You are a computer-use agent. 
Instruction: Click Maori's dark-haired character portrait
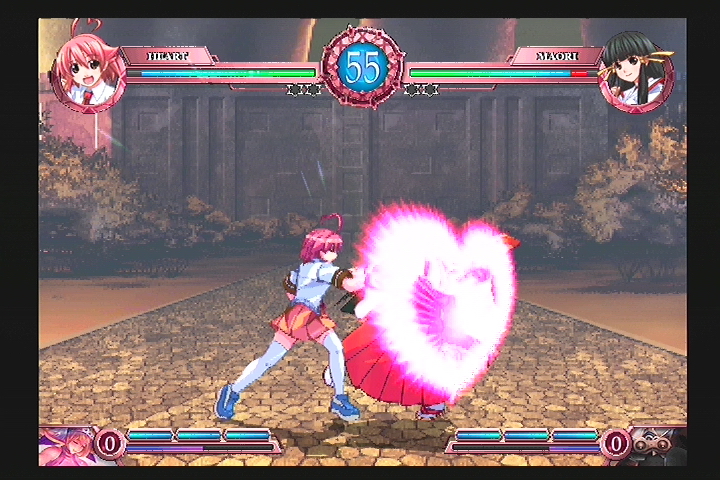(x=635, y=75)
